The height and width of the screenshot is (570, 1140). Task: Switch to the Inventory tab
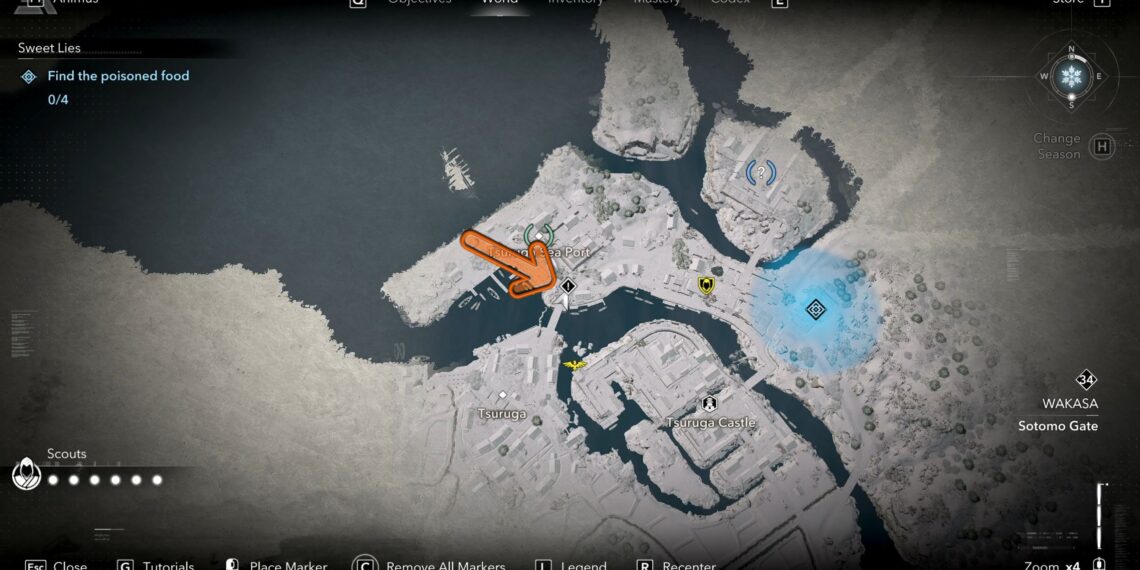(575, 3)
